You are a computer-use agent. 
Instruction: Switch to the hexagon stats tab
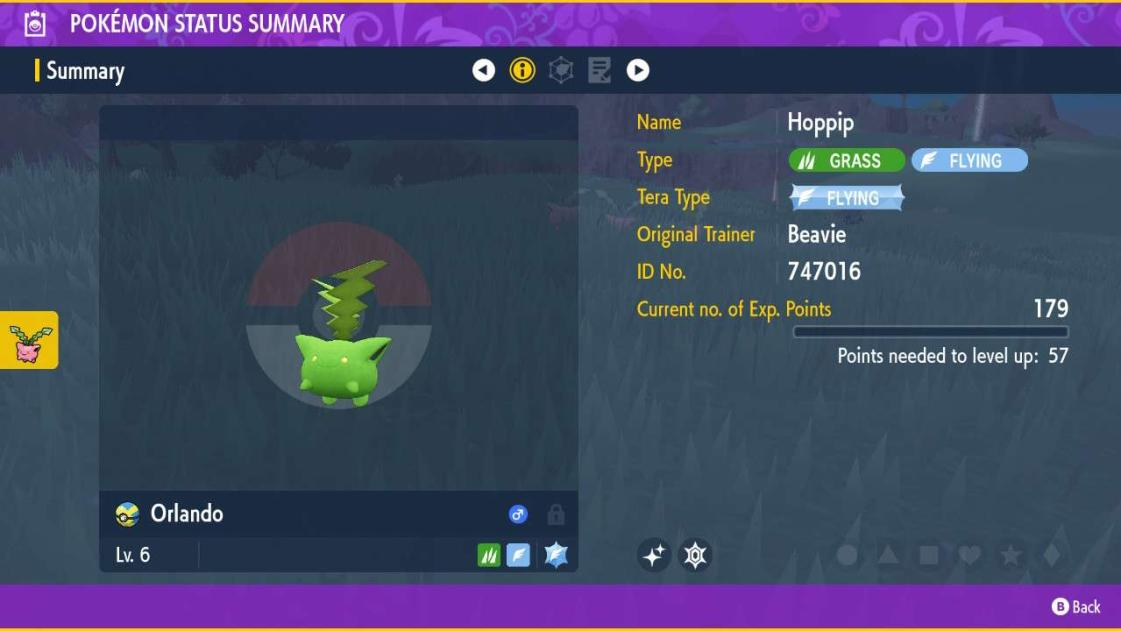coord(561,70)
